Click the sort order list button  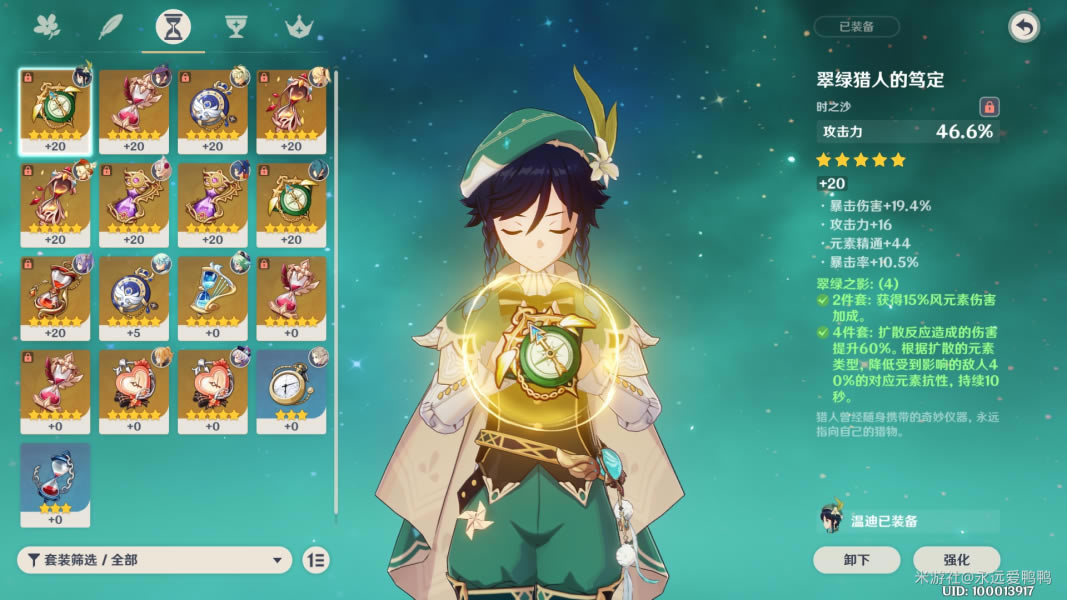tap(315, 560)
